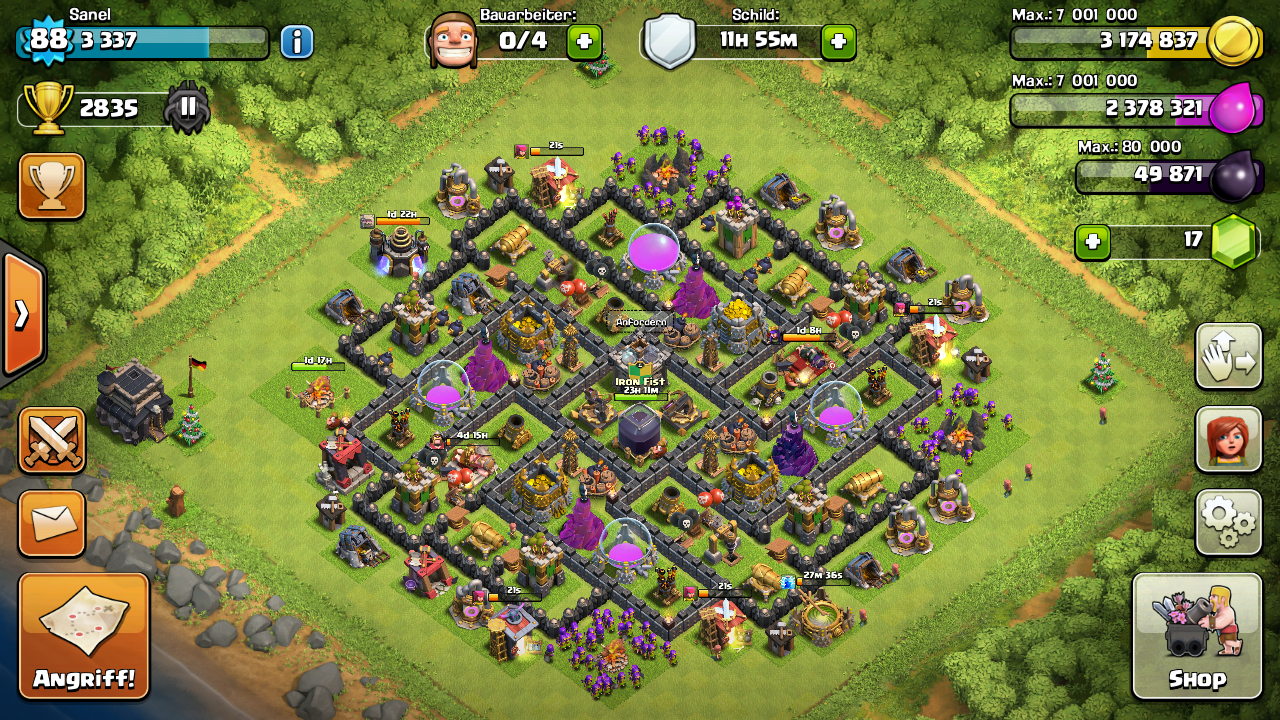This screenshot has height=720, width=1280.
Task: Tap the Angriff! attack button
Action: pyautogui.click(x=83, y=635)
